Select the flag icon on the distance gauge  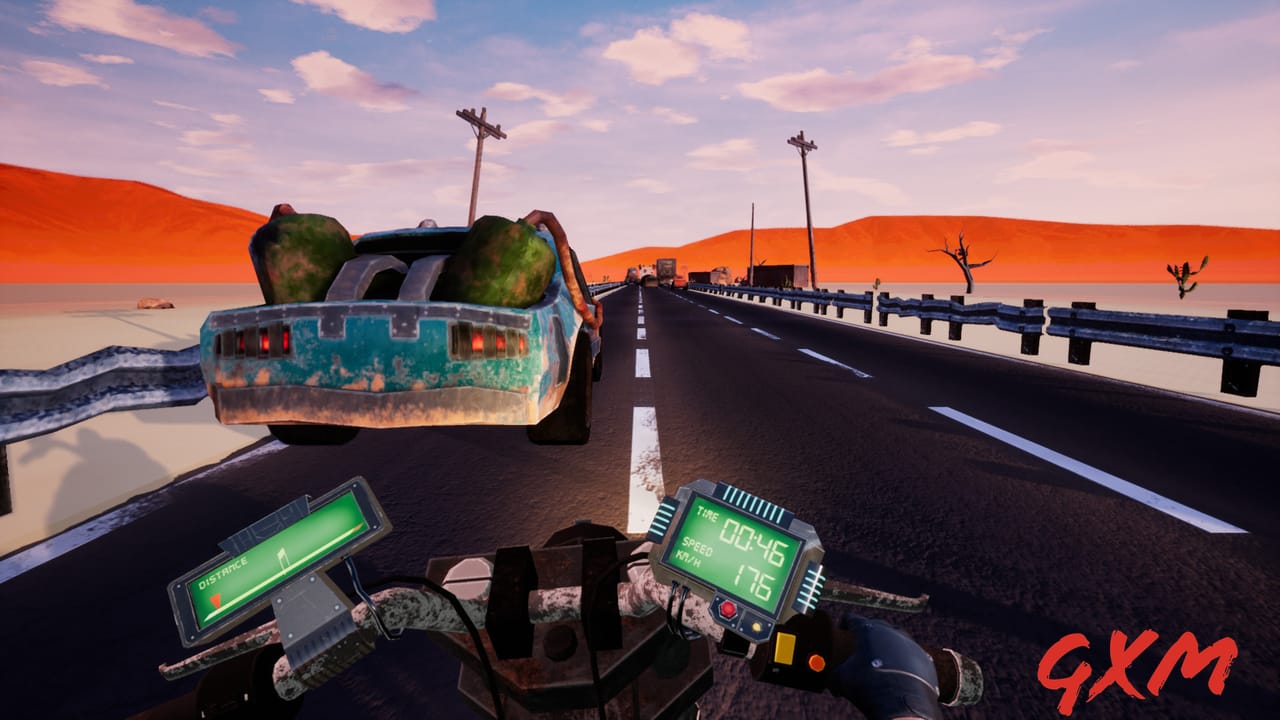pyautogui.click(x=282, y=555)
